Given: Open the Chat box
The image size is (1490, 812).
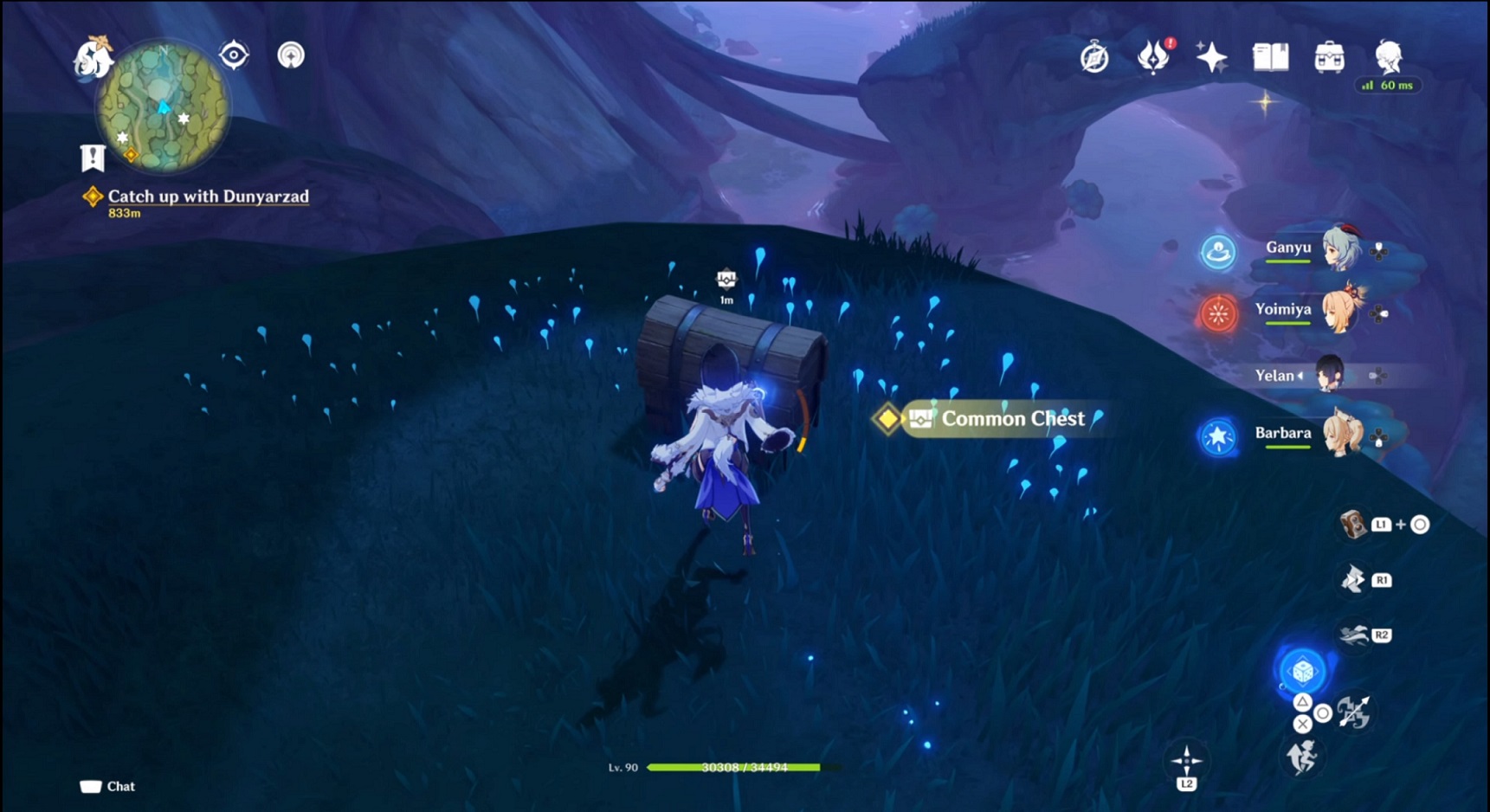Looking at the screenshot, I should [x=108, y=786].
